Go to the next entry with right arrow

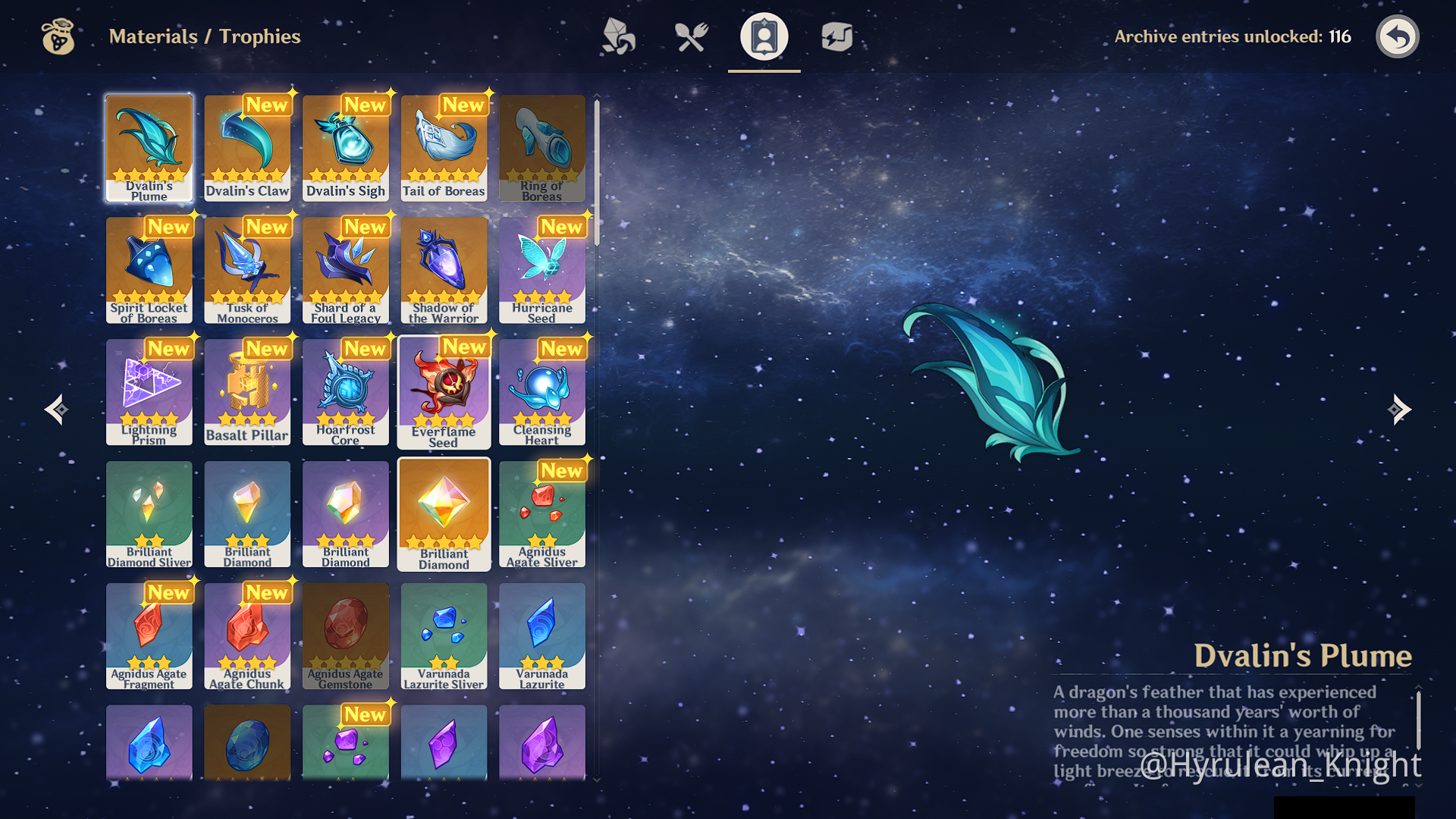[x=1399, y=409]
